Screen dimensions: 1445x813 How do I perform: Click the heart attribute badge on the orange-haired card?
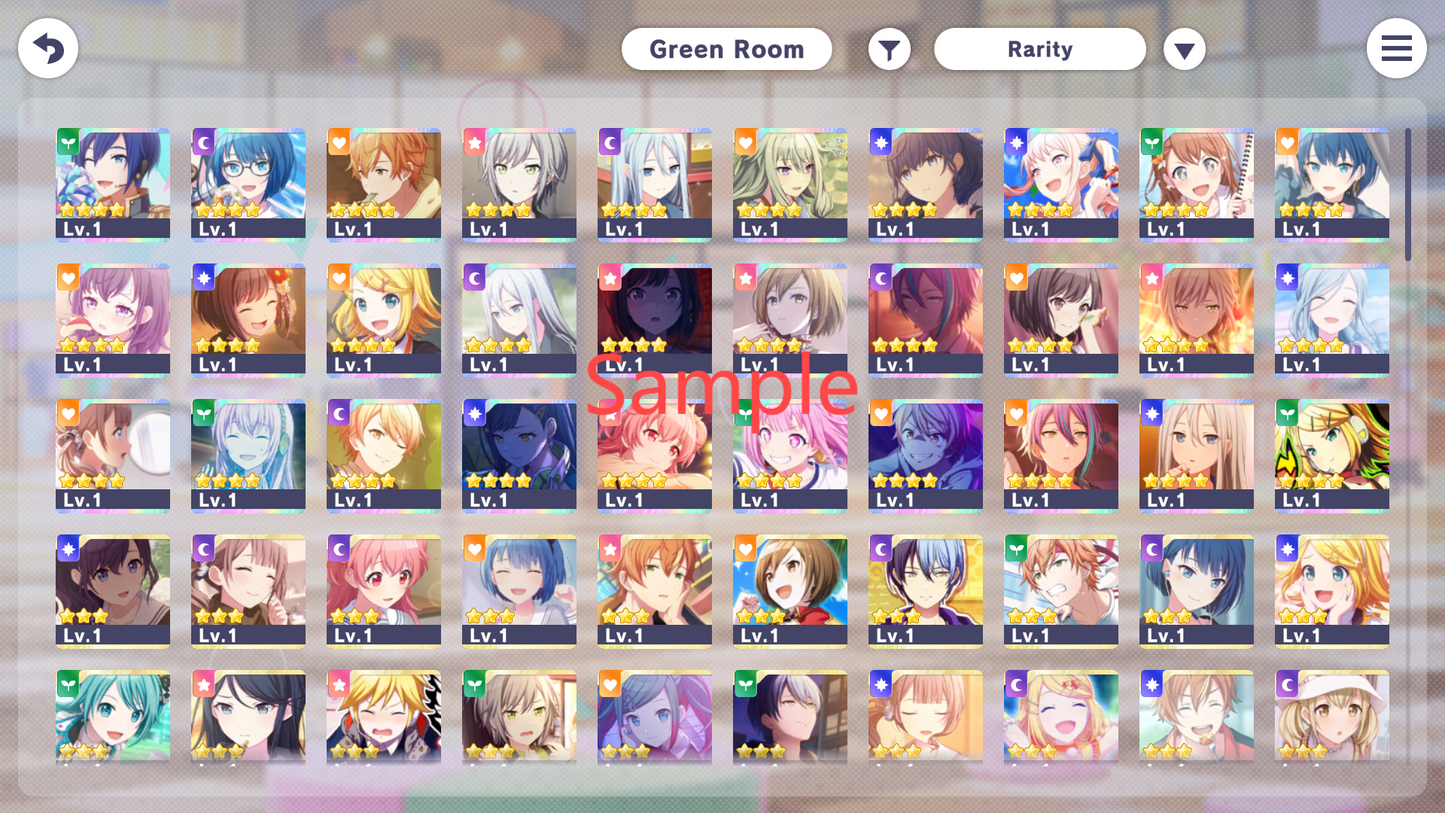pos(337,142)
